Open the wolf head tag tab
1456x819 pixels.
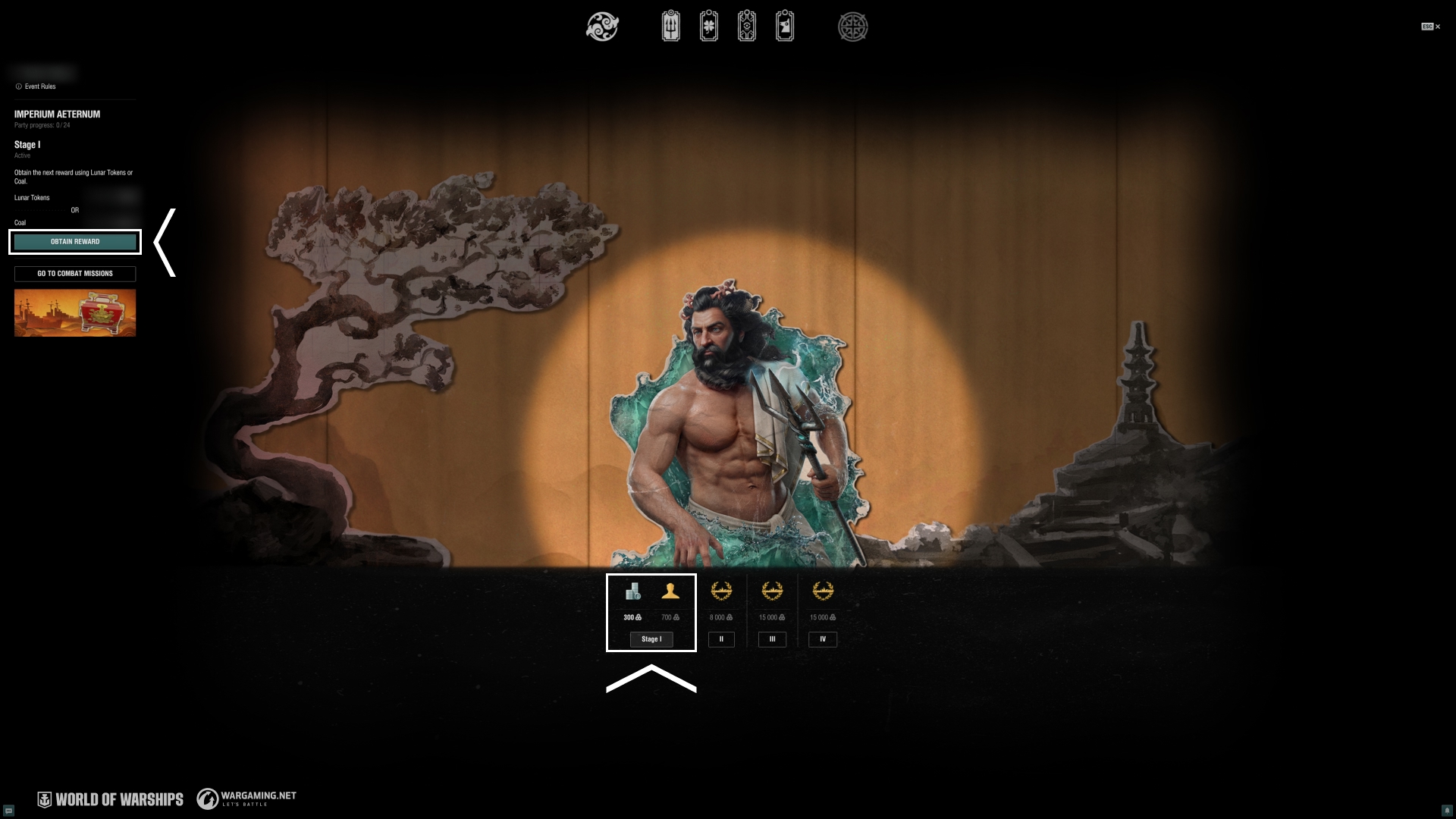click(785, 27)
